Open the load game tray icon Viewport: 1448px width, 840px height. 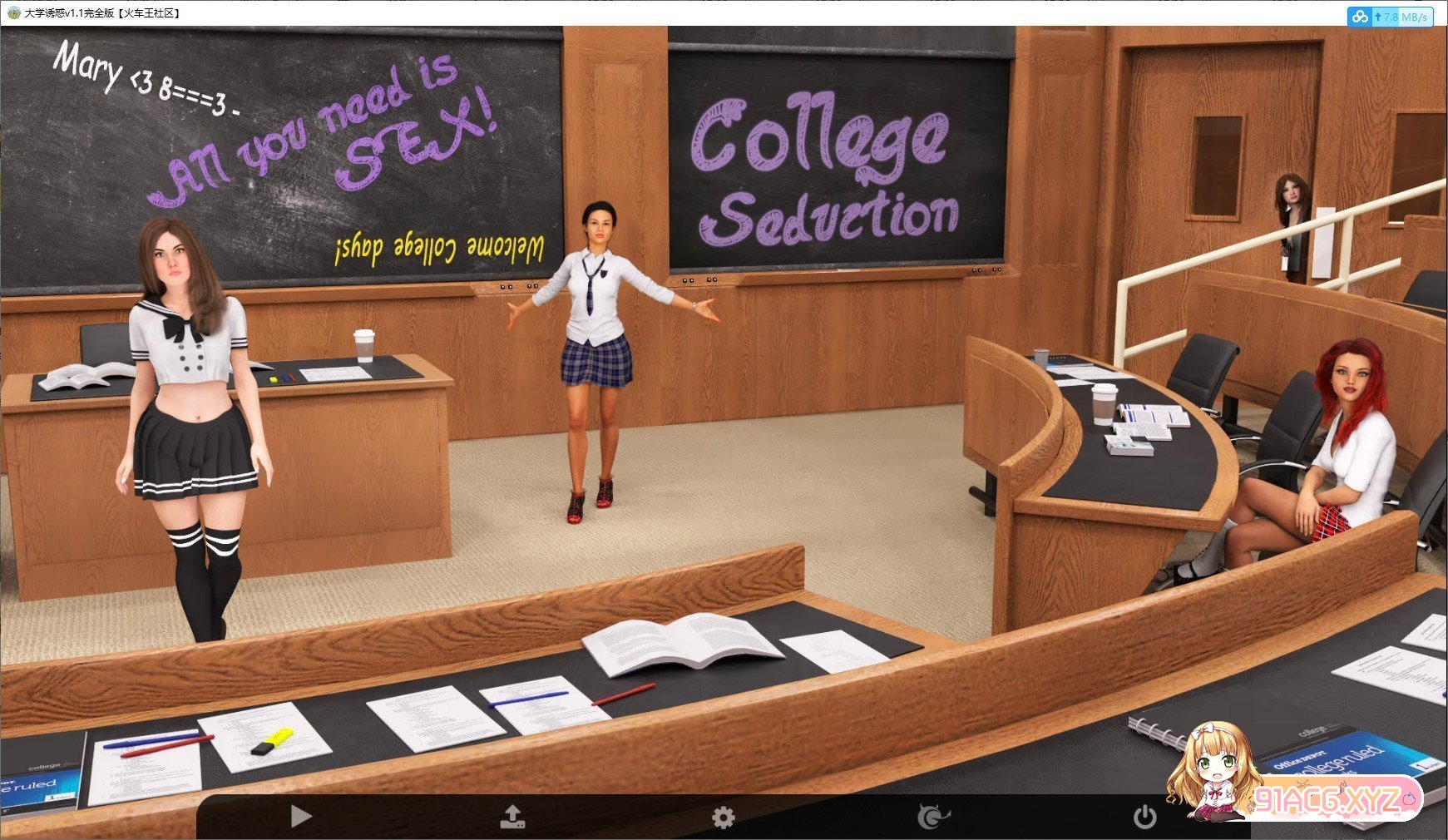(x=512, y=817)
